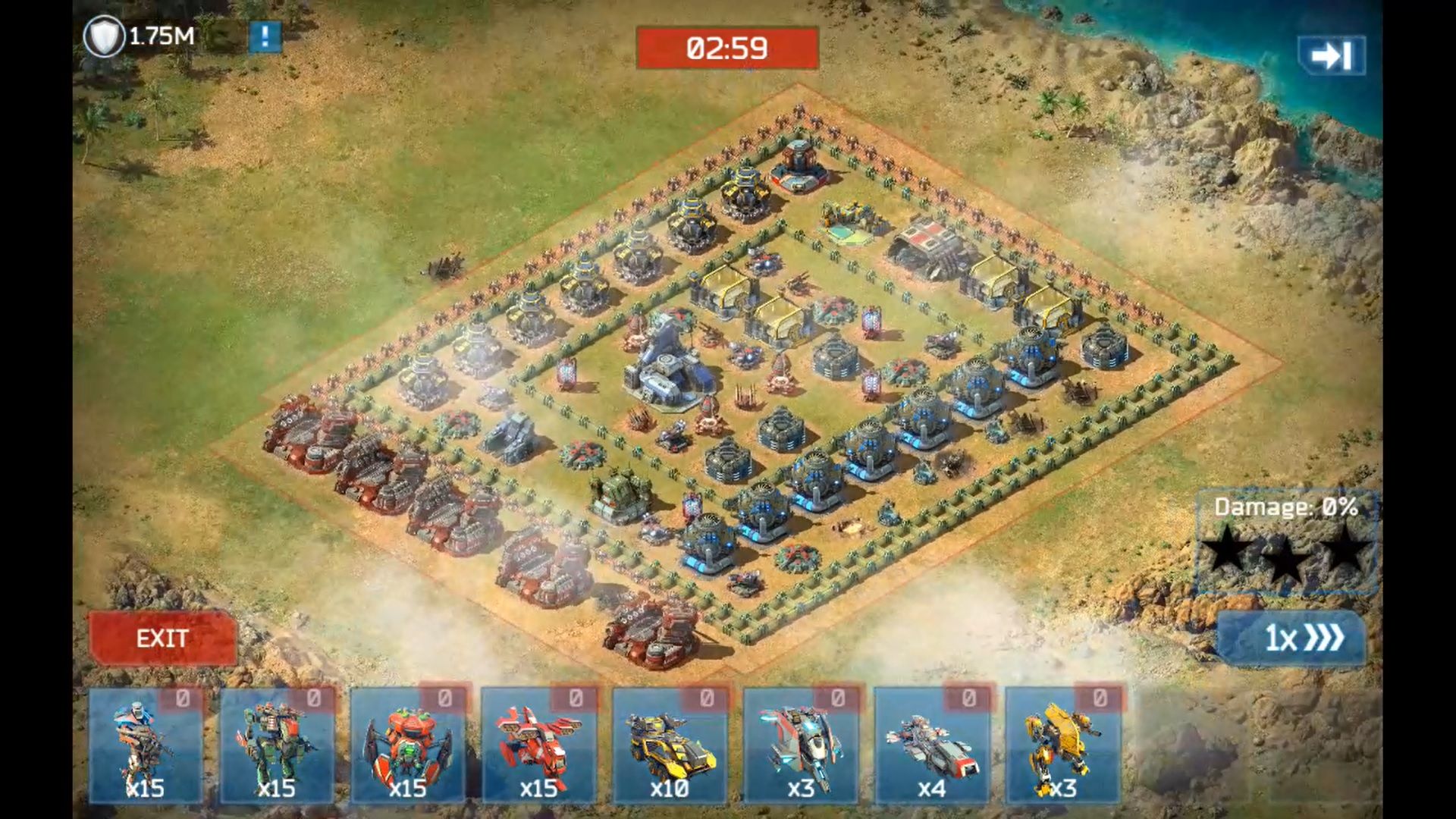Pick the yellow heavy mech card x3
Viewport: 1456px width, 819px height.
point(1063,745)
